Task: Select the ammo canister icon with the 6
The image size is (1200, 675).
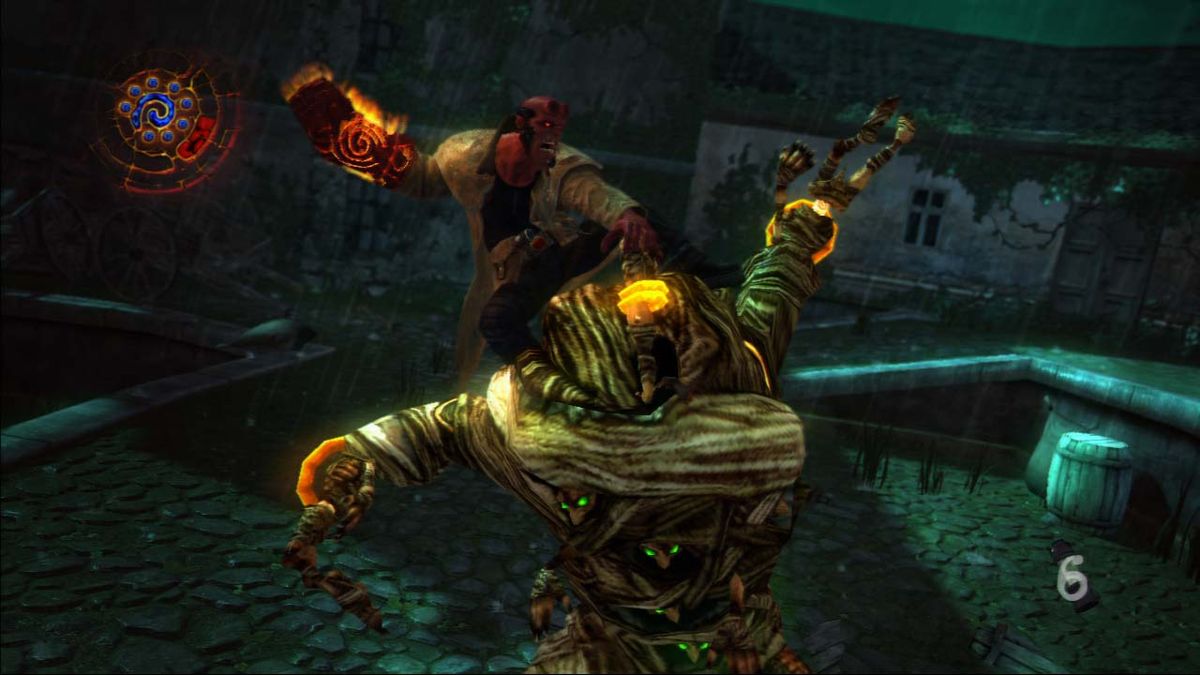Action: (1073, 575)
